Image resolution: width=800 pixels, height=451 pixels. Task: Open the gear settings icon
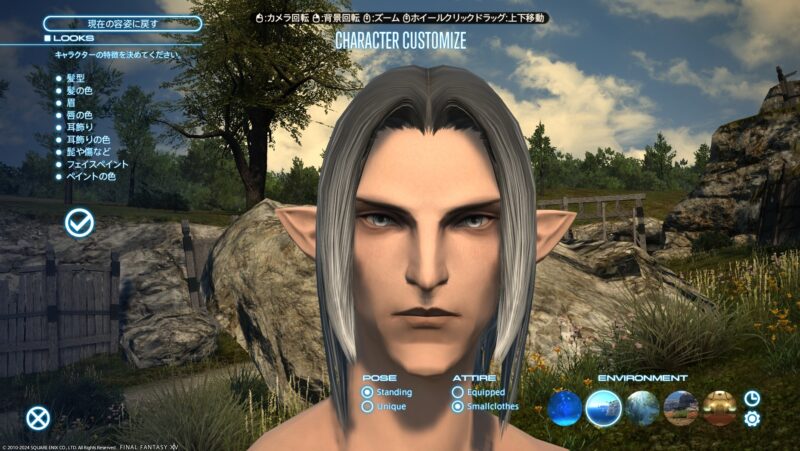coord(752,419)
